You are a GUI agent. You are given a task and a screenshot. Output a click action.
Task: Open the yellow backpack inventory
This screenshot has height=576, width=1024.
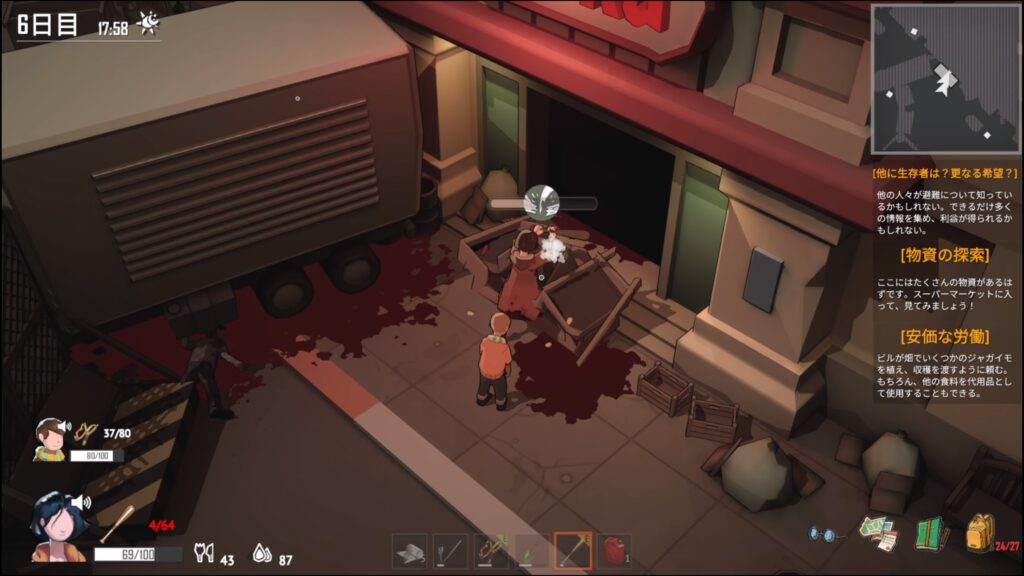[x=980, y=532]
